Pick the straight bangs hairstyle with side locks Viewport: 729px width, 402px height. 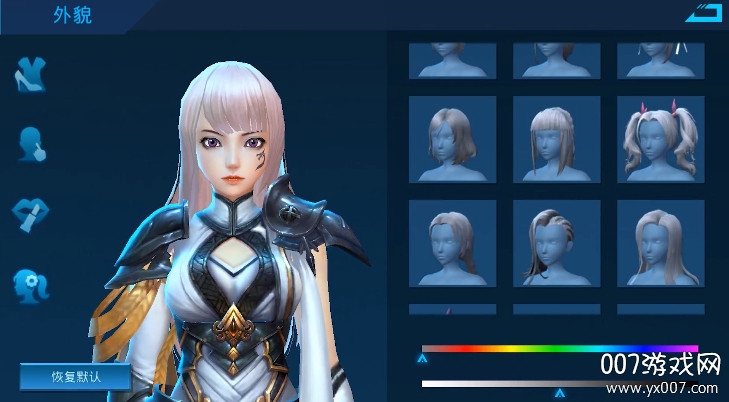click(x=556, y=139)
